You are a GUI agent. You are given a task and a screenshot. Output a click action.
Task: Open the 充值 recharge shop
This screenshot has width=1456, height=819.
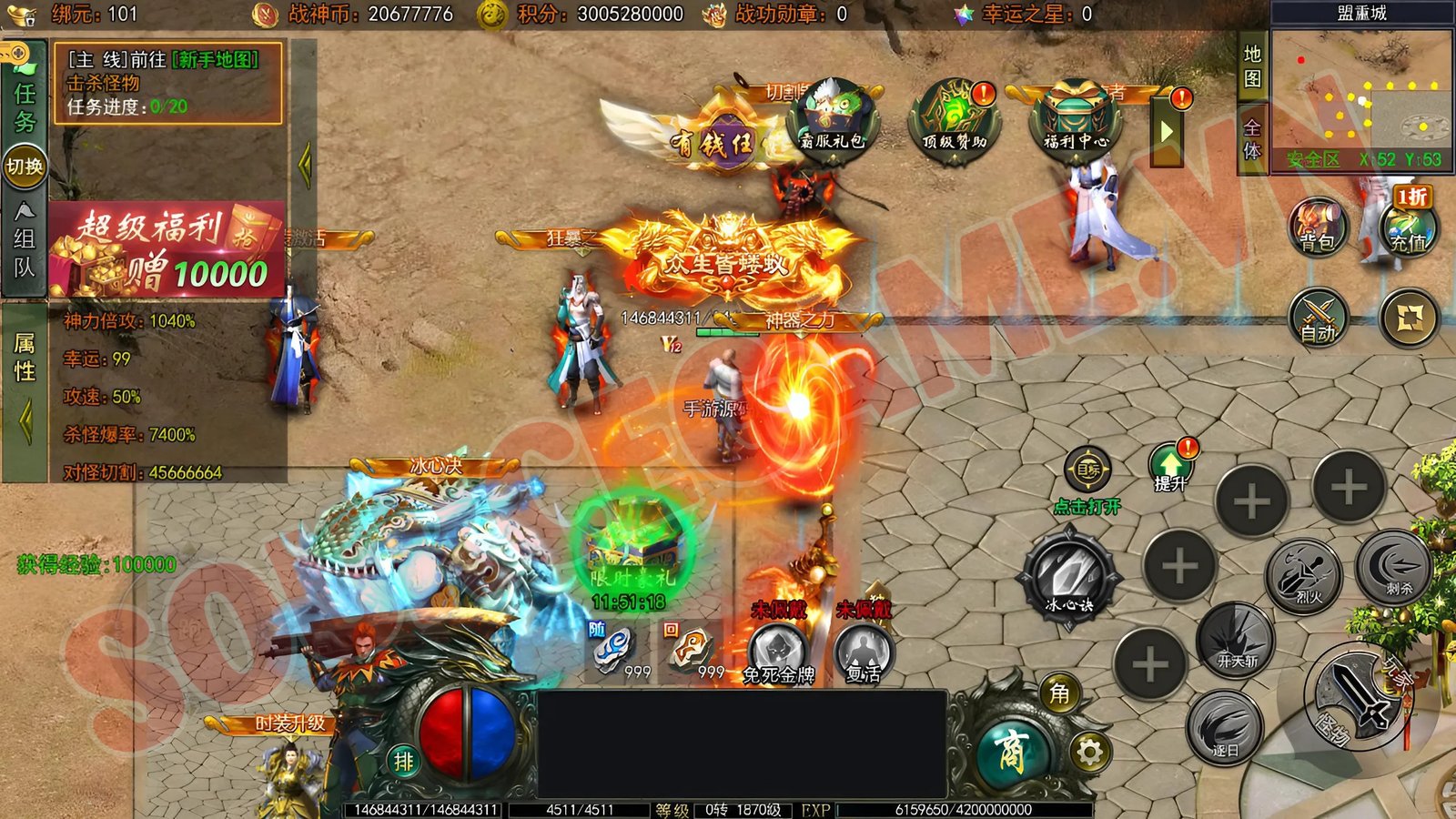click(1408, 226)
